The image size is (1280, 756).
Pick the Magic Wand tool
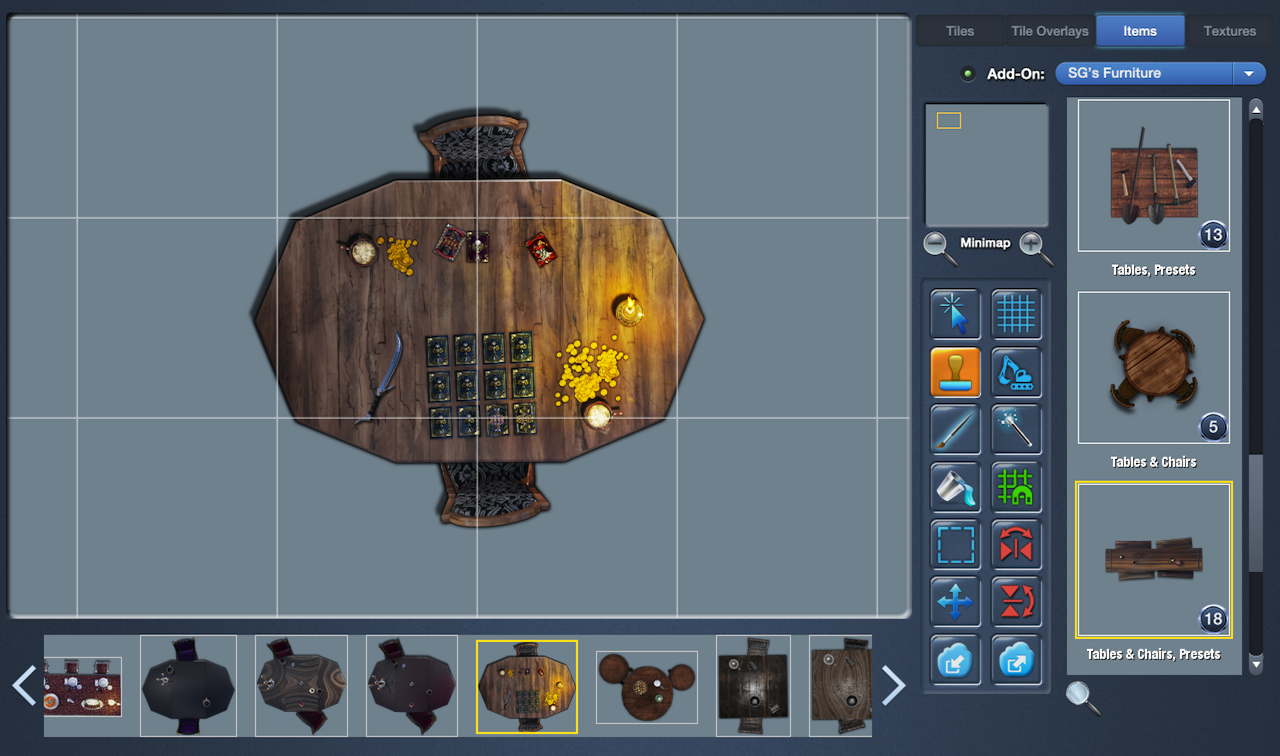(x=1016, y=430)
